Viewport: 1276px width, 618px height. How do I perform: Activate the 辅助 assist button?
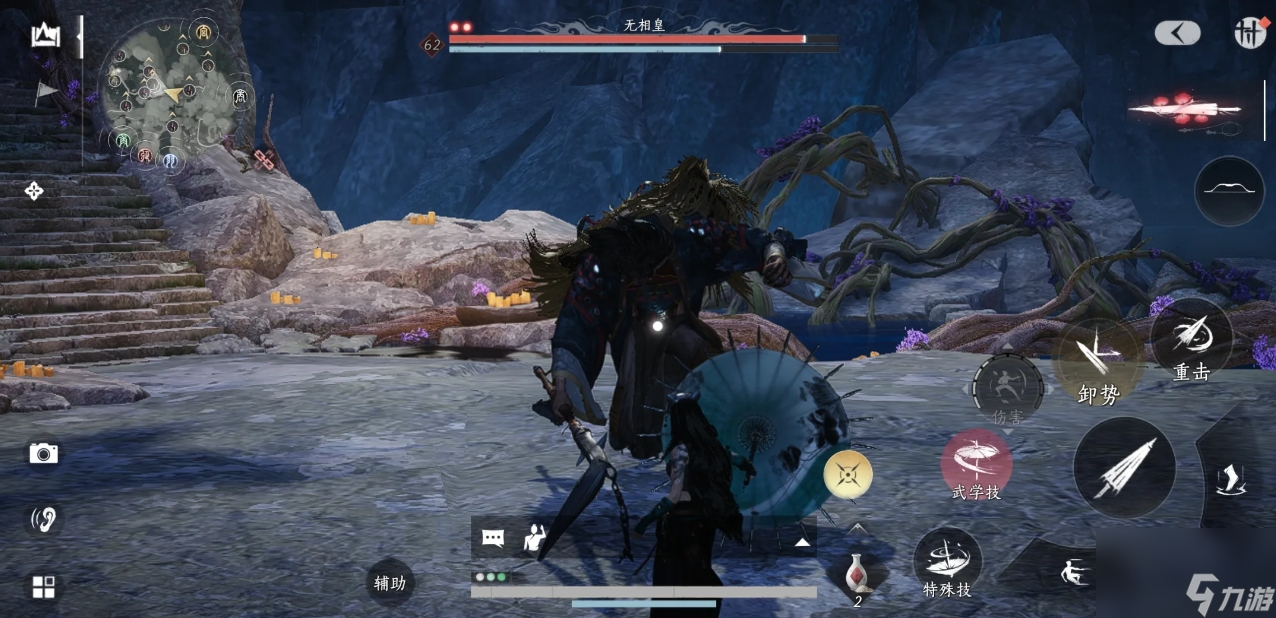tap(390, 583)
